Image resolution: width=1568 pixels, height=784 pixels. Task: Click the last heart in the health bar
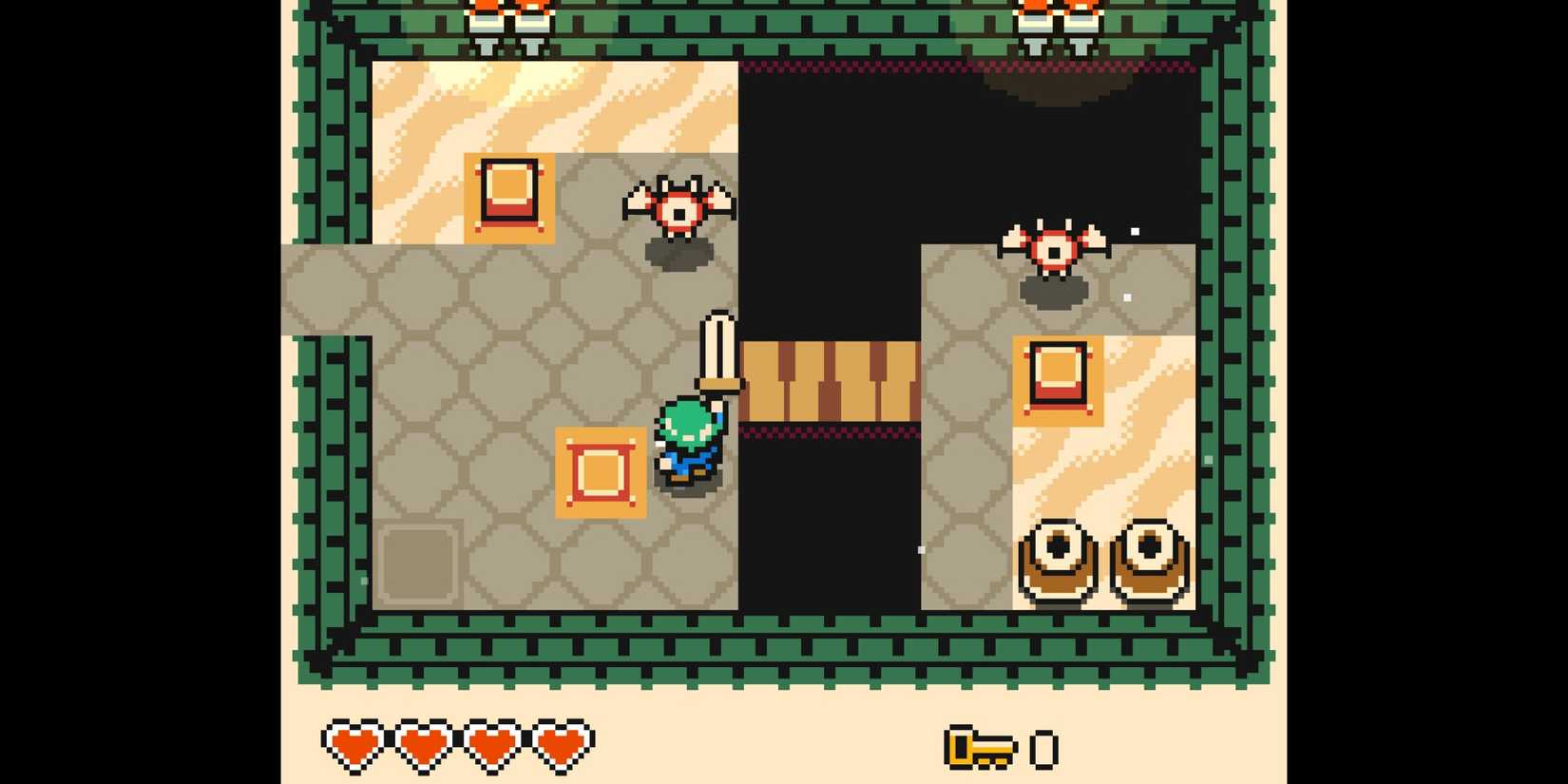561,746
